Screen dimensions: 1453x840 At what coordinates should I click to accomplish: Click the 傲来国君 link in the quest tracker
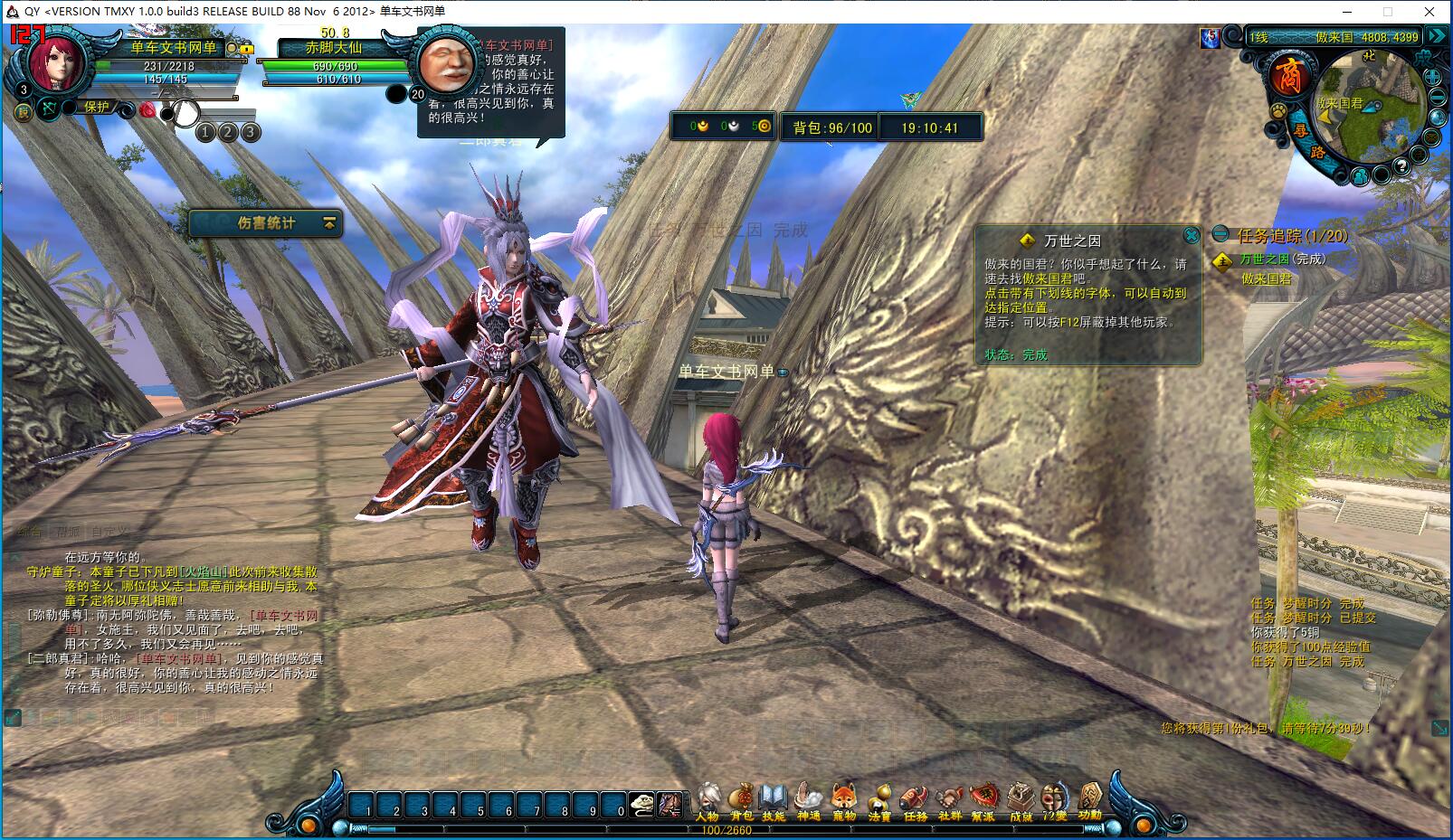[1267, 279]
